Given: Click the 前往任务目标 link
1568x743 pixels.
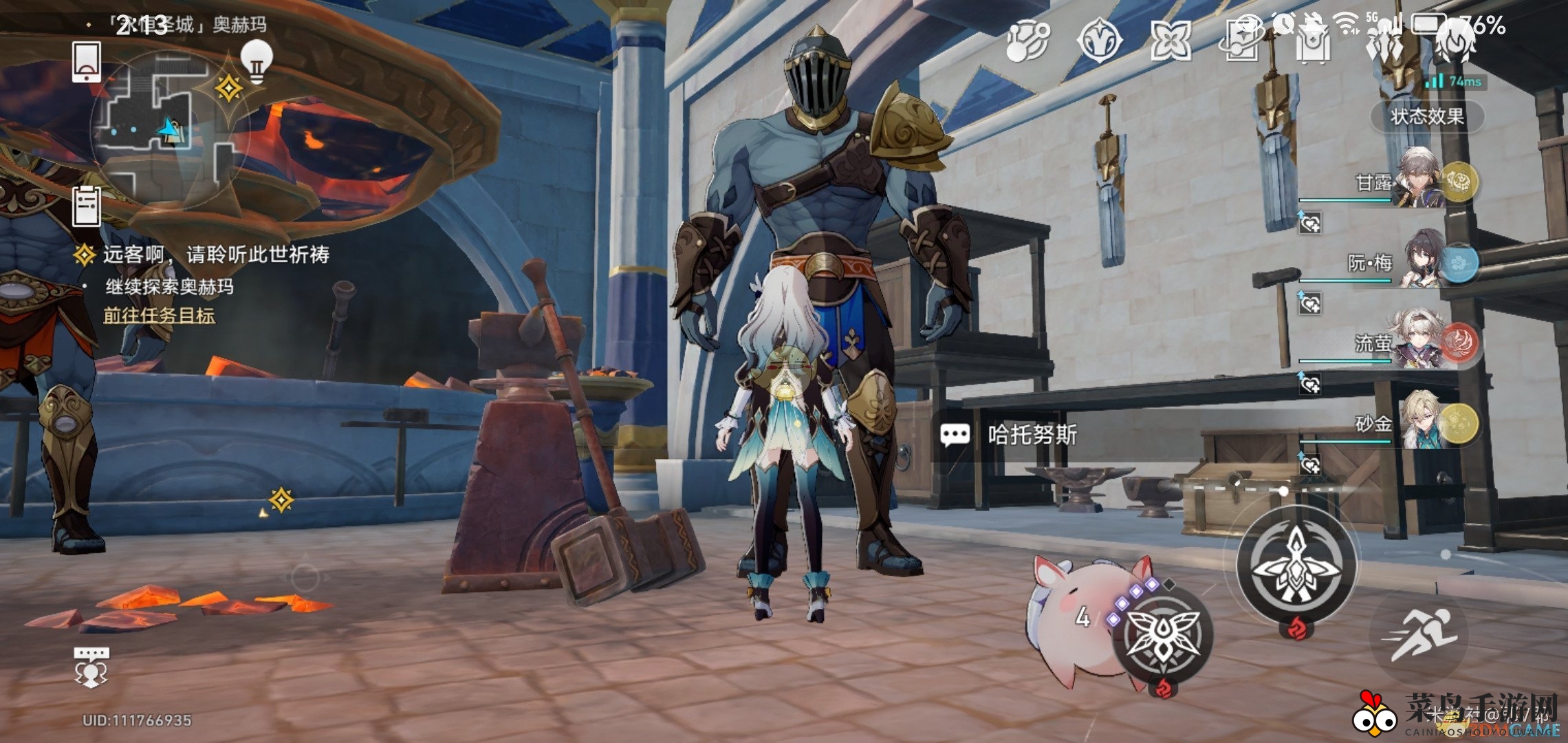Looking at the screenshot, I should tap(160, 316).
